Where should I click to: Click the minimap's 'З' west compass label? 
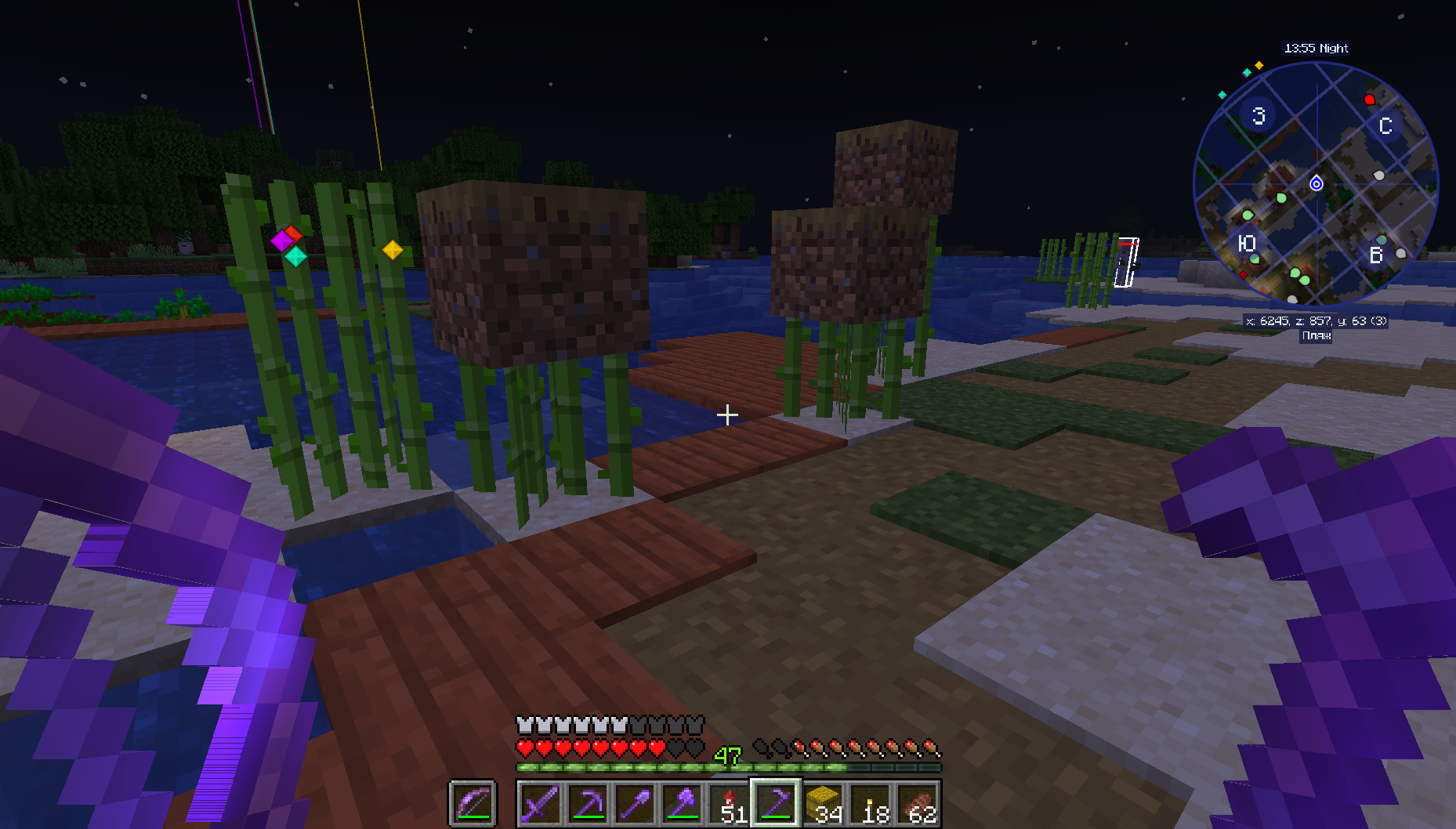[1259, 116]
